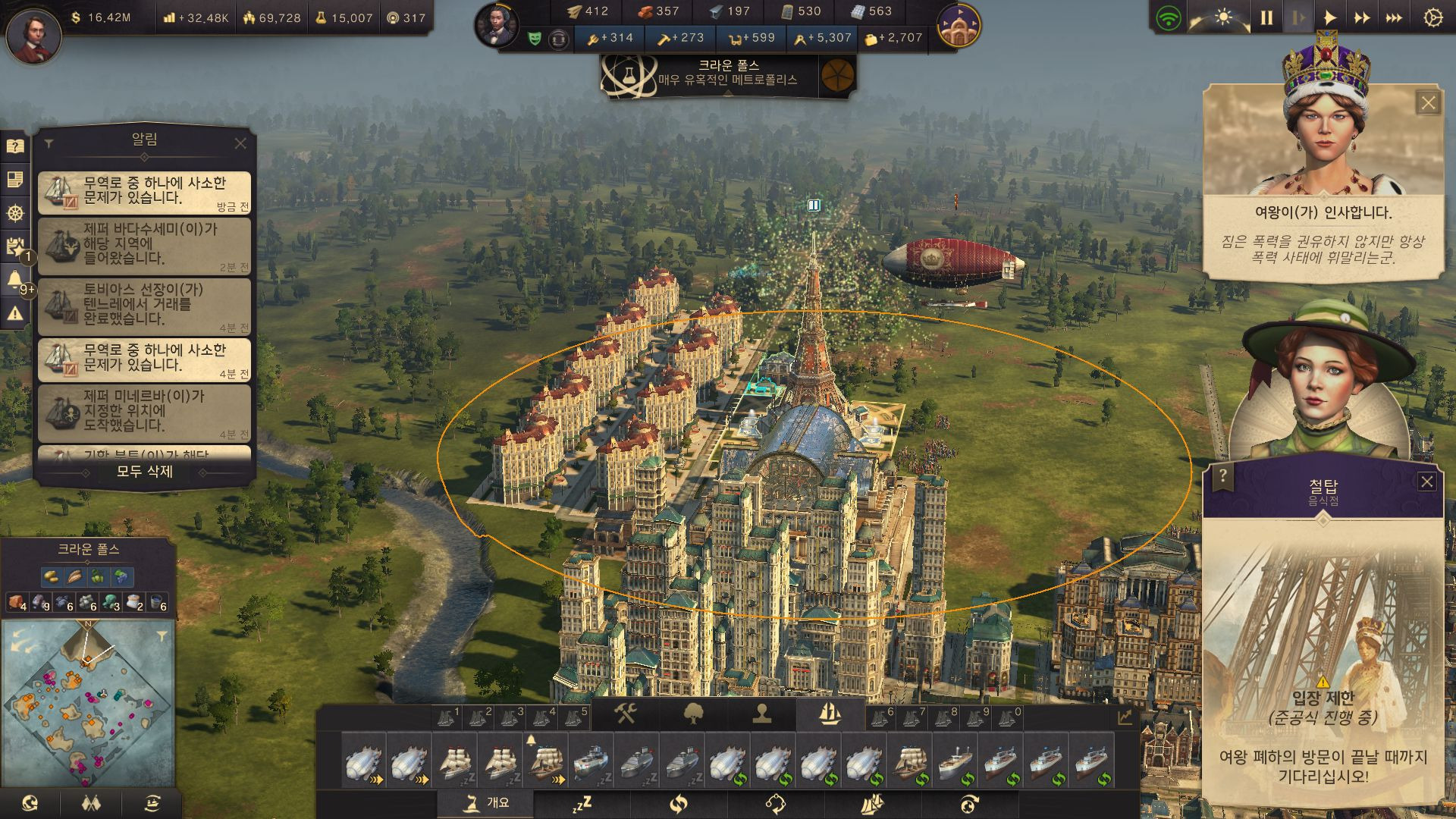This screenshot has height=819, width=1456.
Task: Switch to the build tools hammer tab
Action: [x=626, y=714]
